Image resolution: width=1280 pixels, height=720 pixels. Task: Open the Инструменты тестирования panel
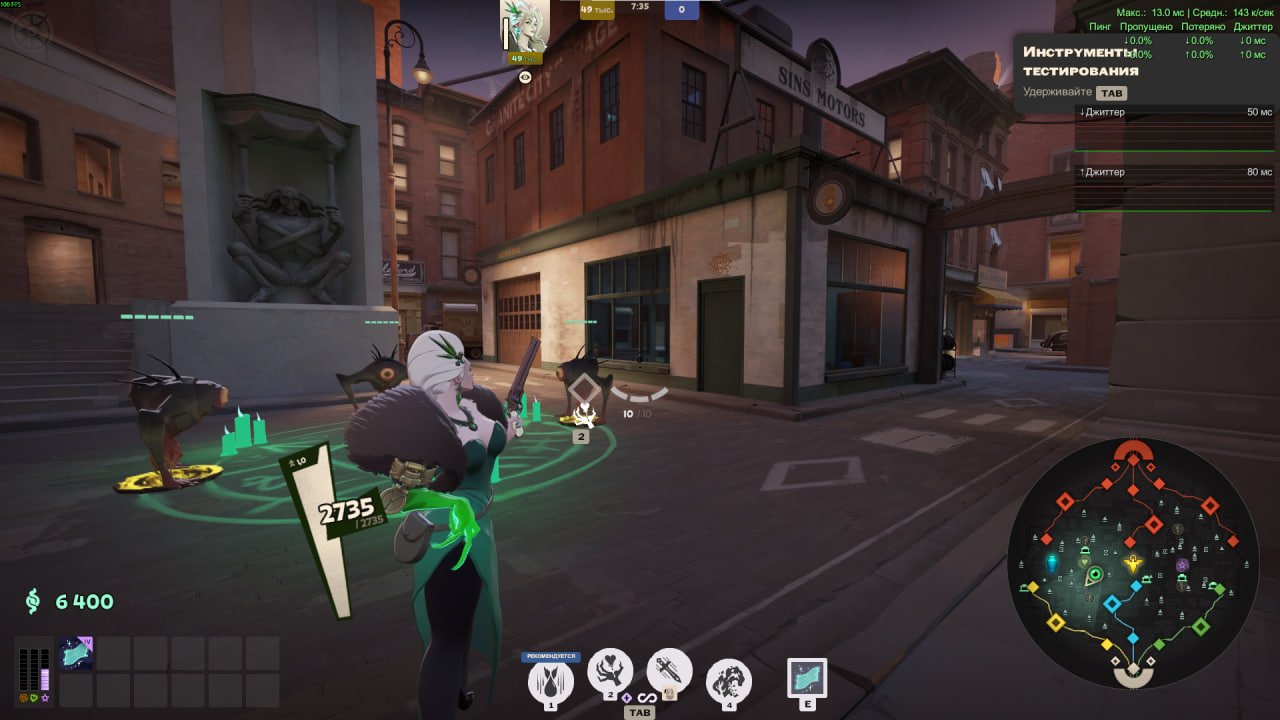pyautogui.click(x=1080, y=61)
